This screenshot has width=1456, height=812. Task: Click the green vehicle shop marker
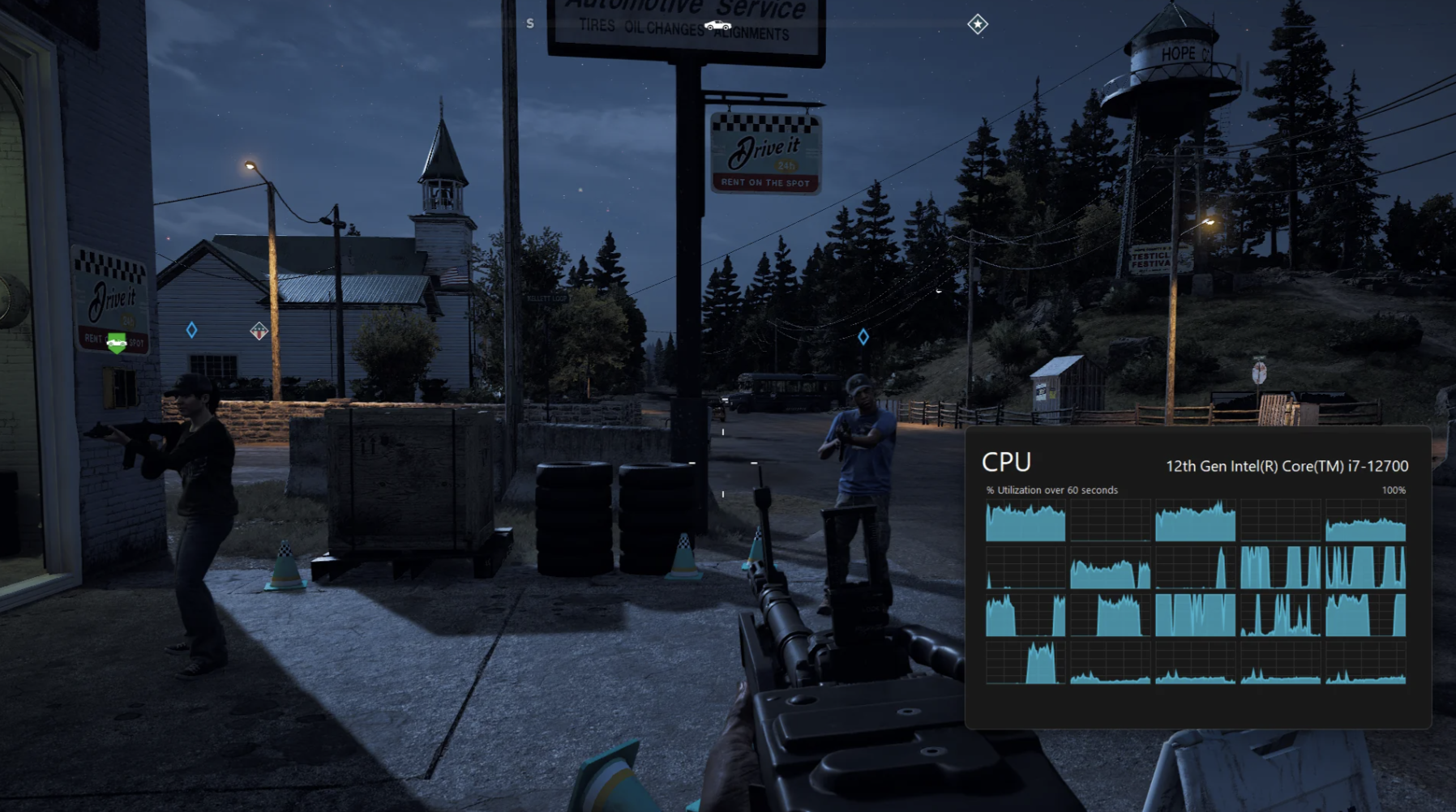[117, 343]
